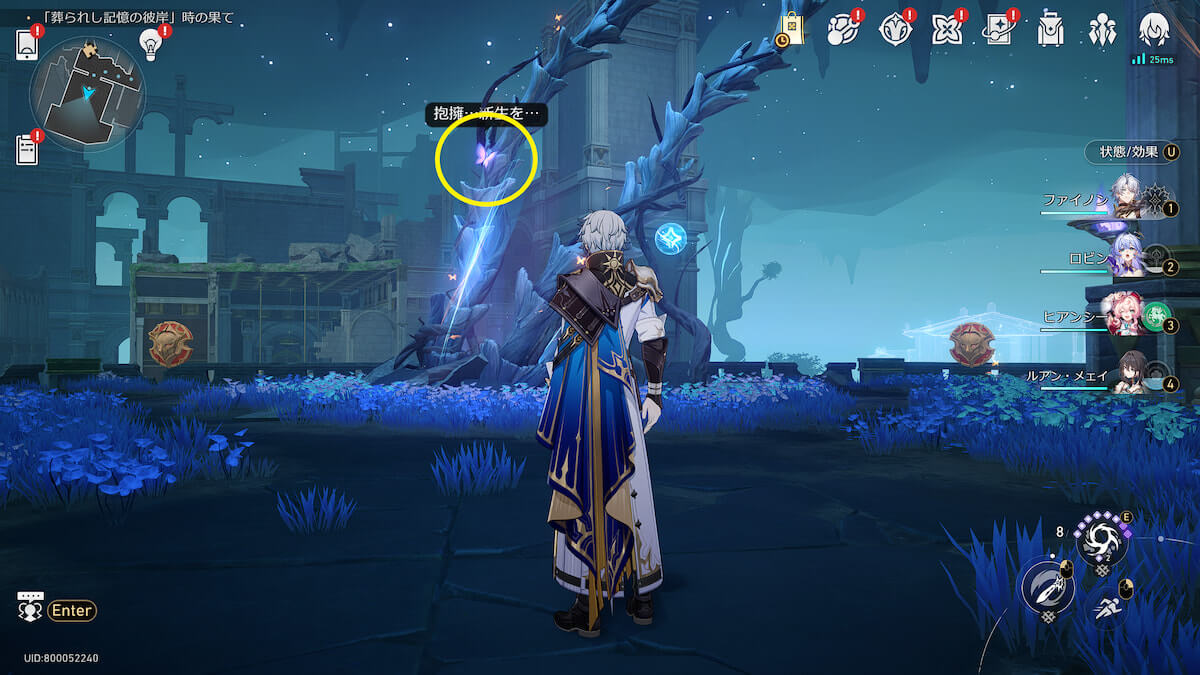This screenshot has width=1200, height=675.
Task: Open the team setup icon
Action: point(1102,30)
